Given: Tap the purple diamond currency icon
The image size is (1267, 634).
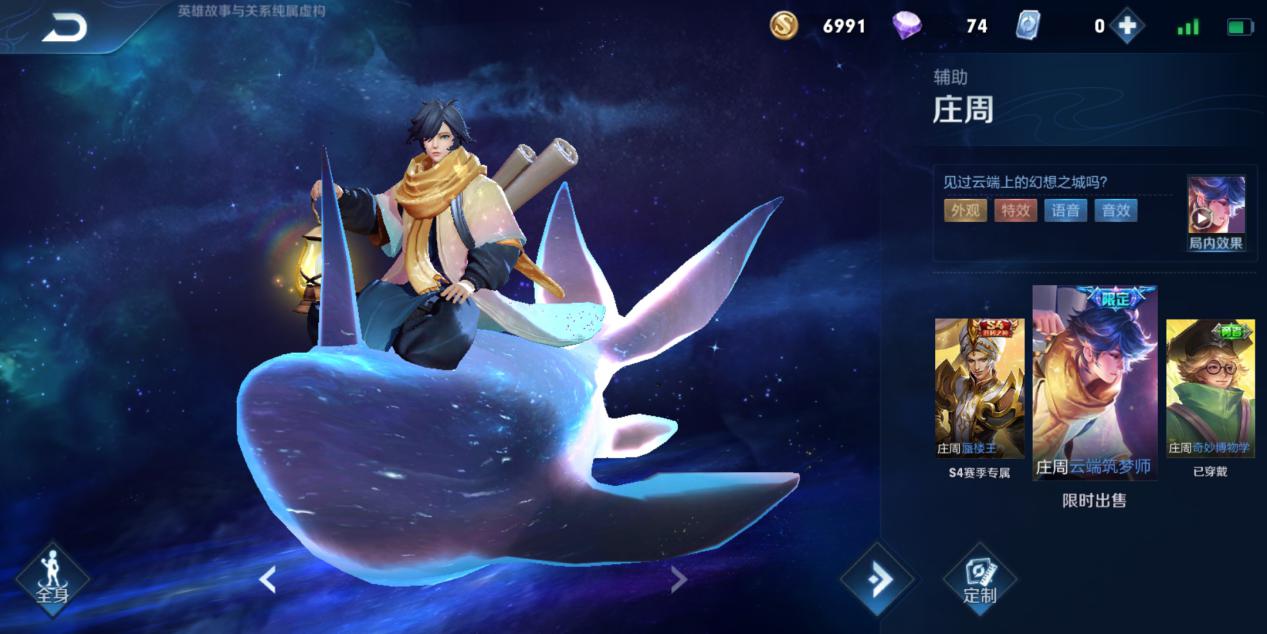Looking at the screenshot, I should (x=907, y=26).
